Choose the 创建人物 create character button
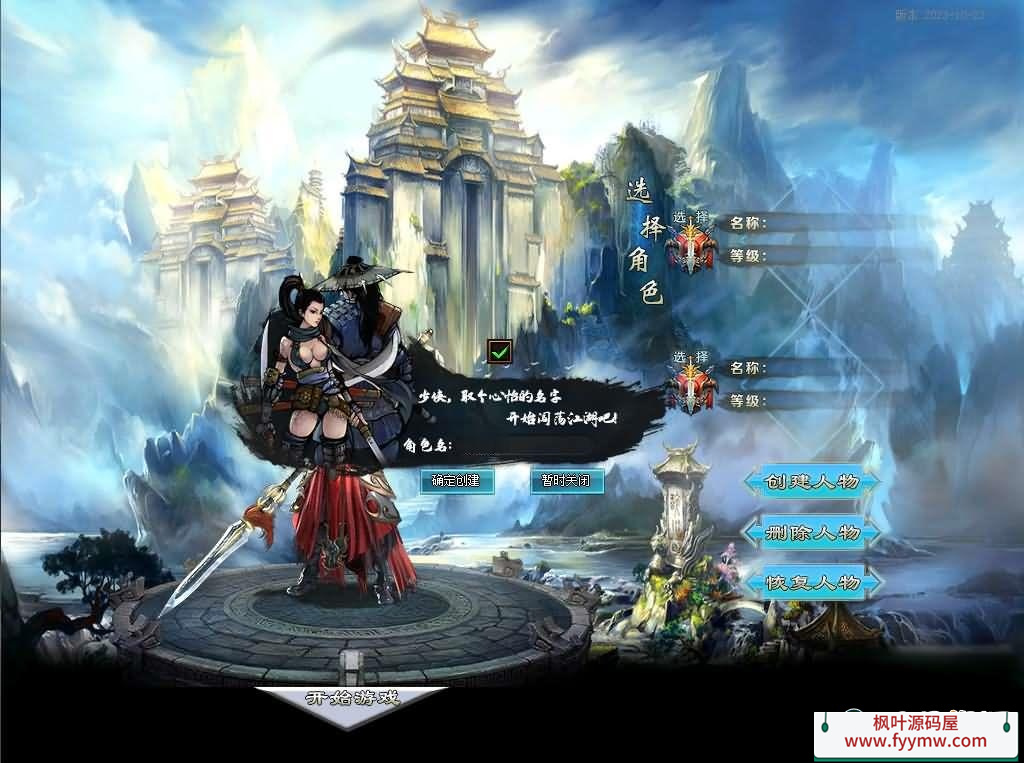1024x763 pixels. [x=812, y=482]
